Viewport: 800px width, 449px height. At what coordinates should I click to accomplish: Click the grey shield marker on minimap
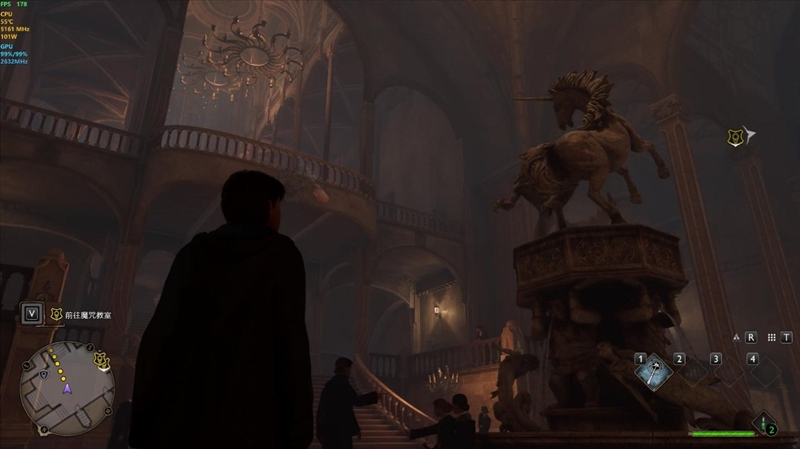coord(46,373)
